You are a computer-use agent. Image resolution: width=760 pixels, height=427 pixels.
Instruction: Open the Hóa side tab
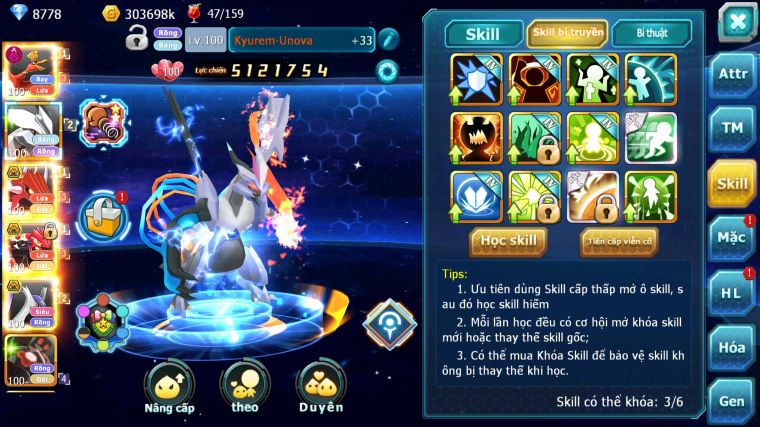point(732,347)
